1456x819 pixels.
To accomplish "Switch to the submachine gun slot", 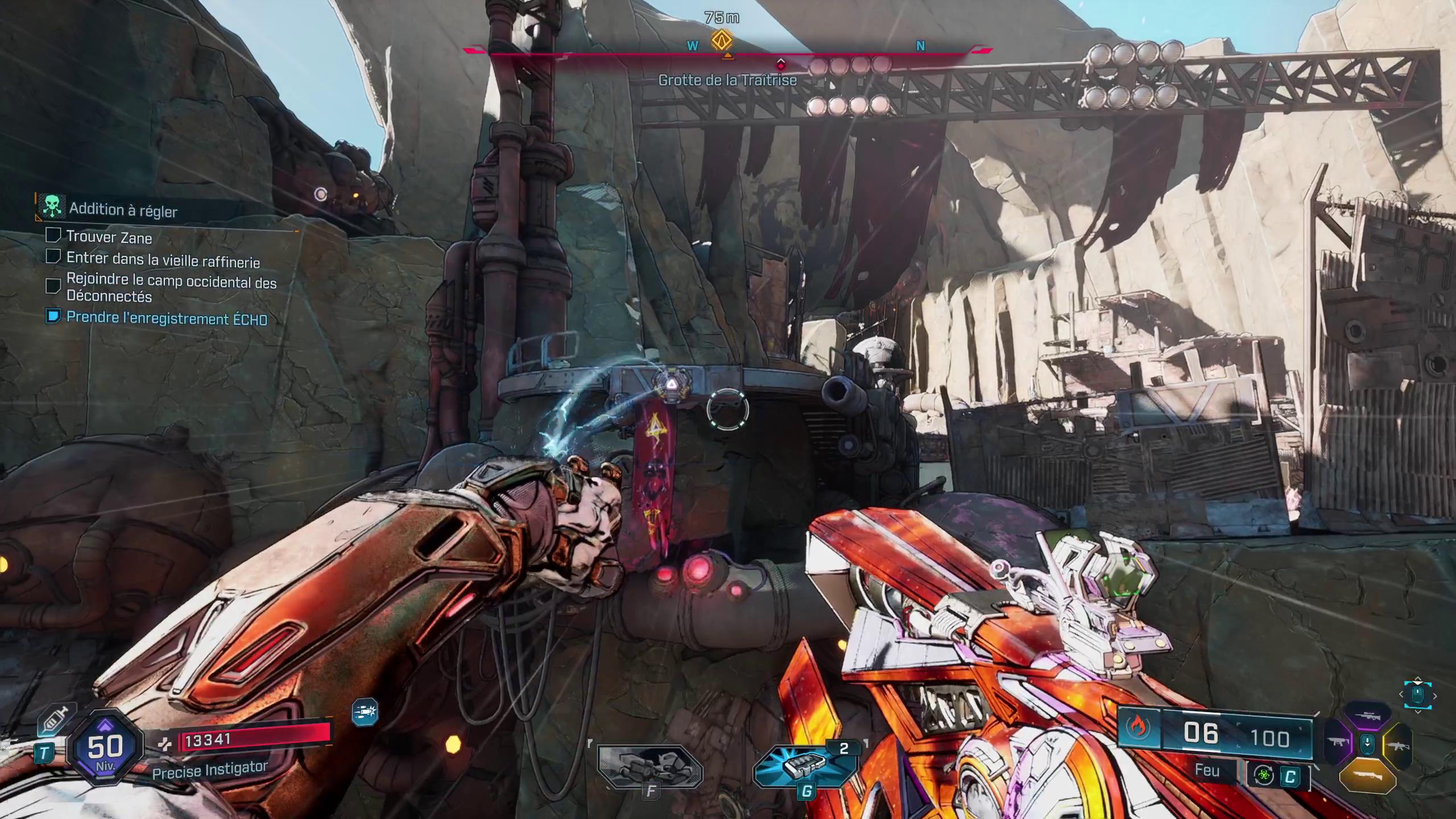I will coord(1338,743).
